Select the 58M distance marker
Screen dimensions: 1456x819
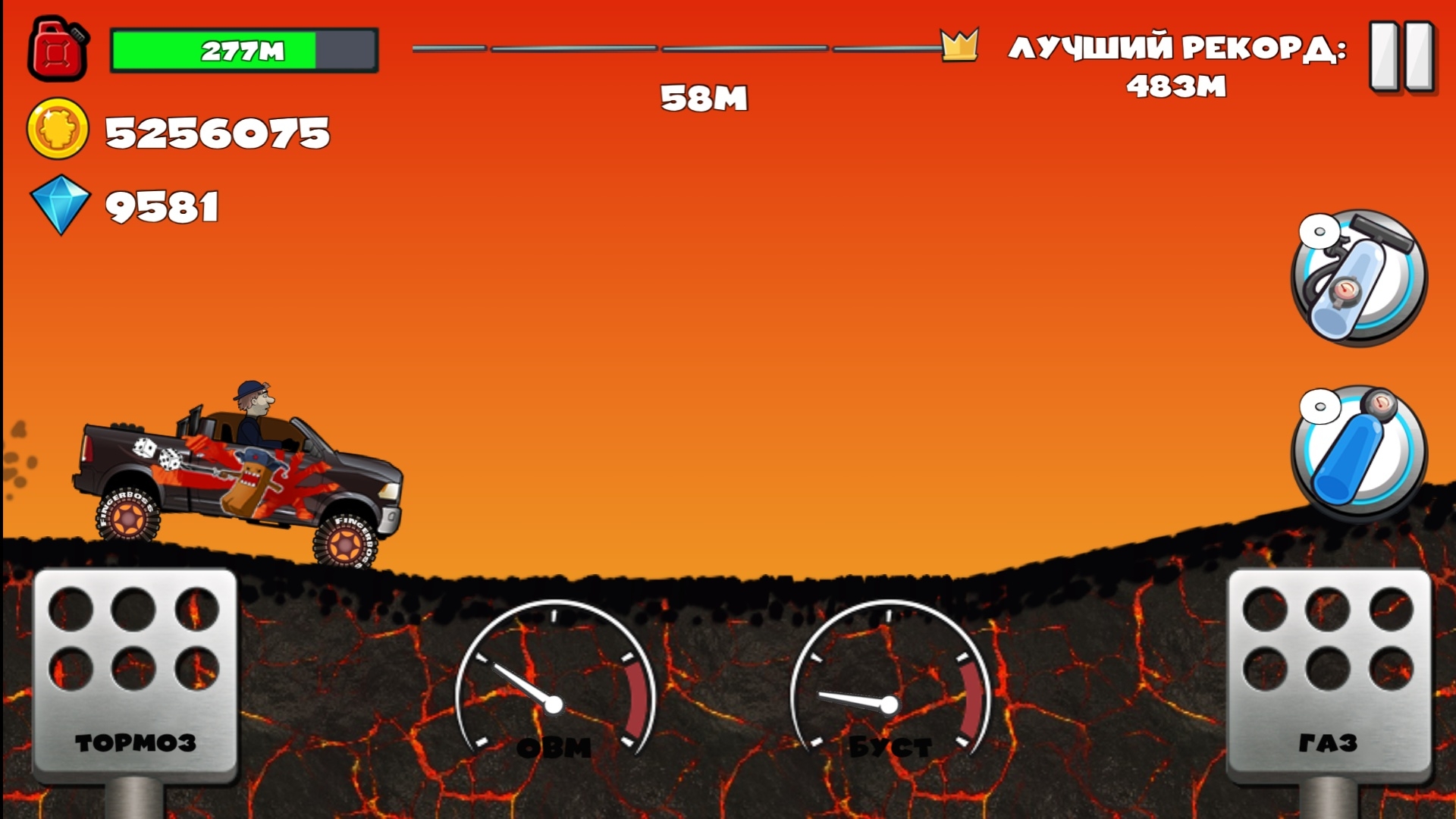click(704, 97)
